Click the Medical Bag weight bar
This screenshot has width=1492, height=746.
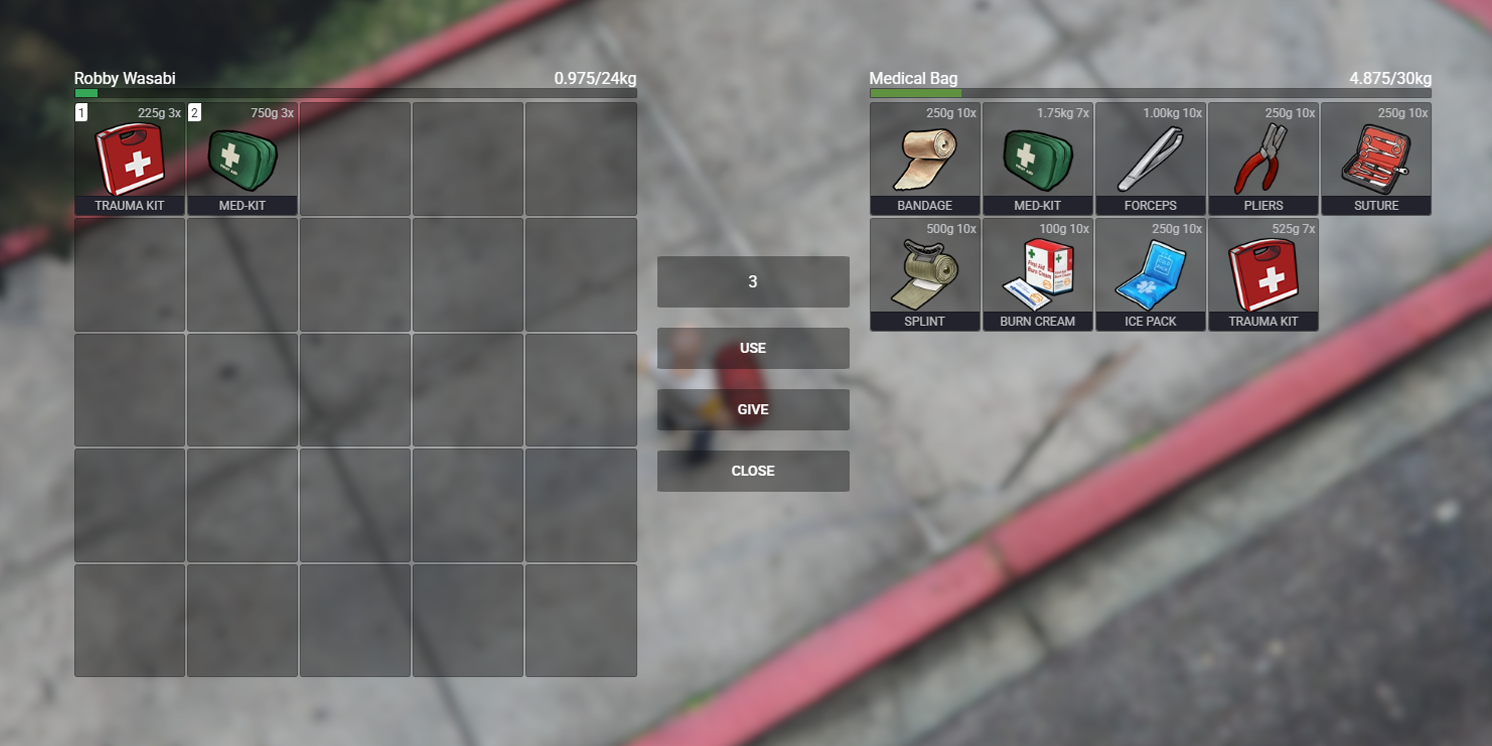tap(1150, 92)
